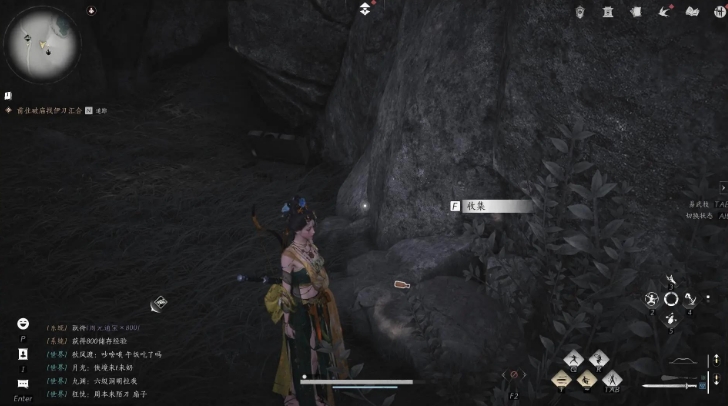The height and width of the screenshot is (406, 728).
Task: Open the chat emoji face button
Action: 22,323
